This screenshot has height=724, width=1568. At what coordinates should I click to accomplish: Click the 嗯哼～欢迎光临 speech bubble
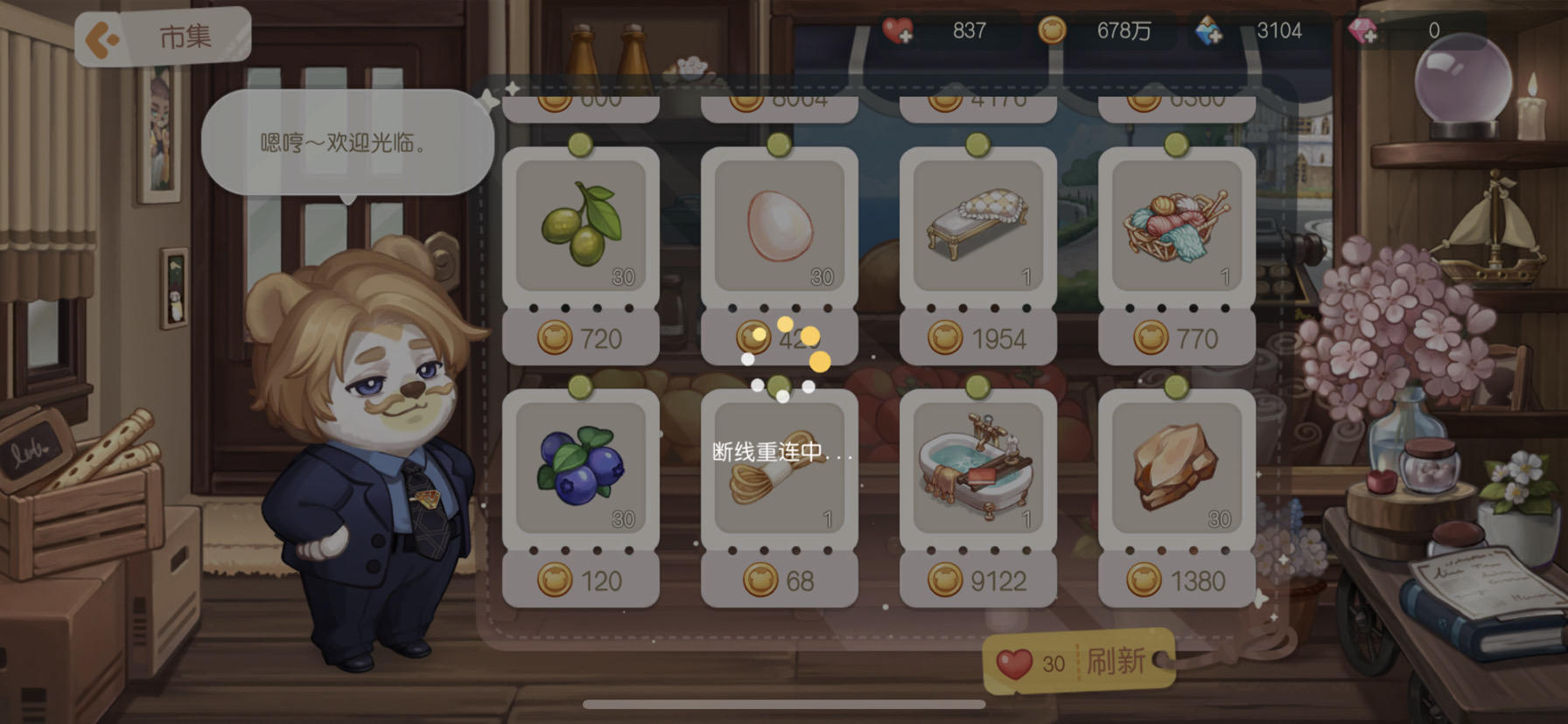(346, 140)
